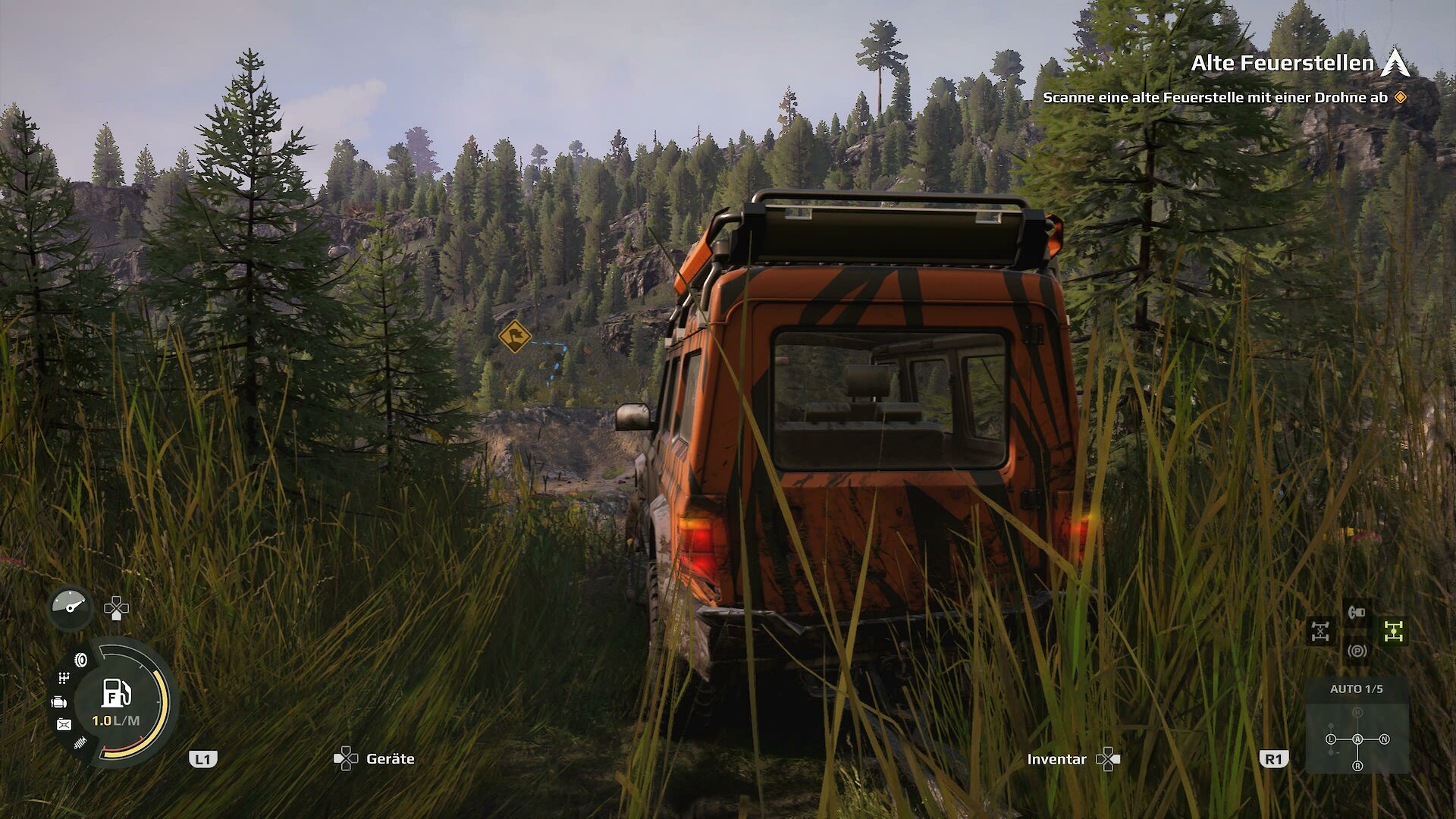Click the speedometer dial icon
Viewport: 1456px width, 819px height.
71,607
